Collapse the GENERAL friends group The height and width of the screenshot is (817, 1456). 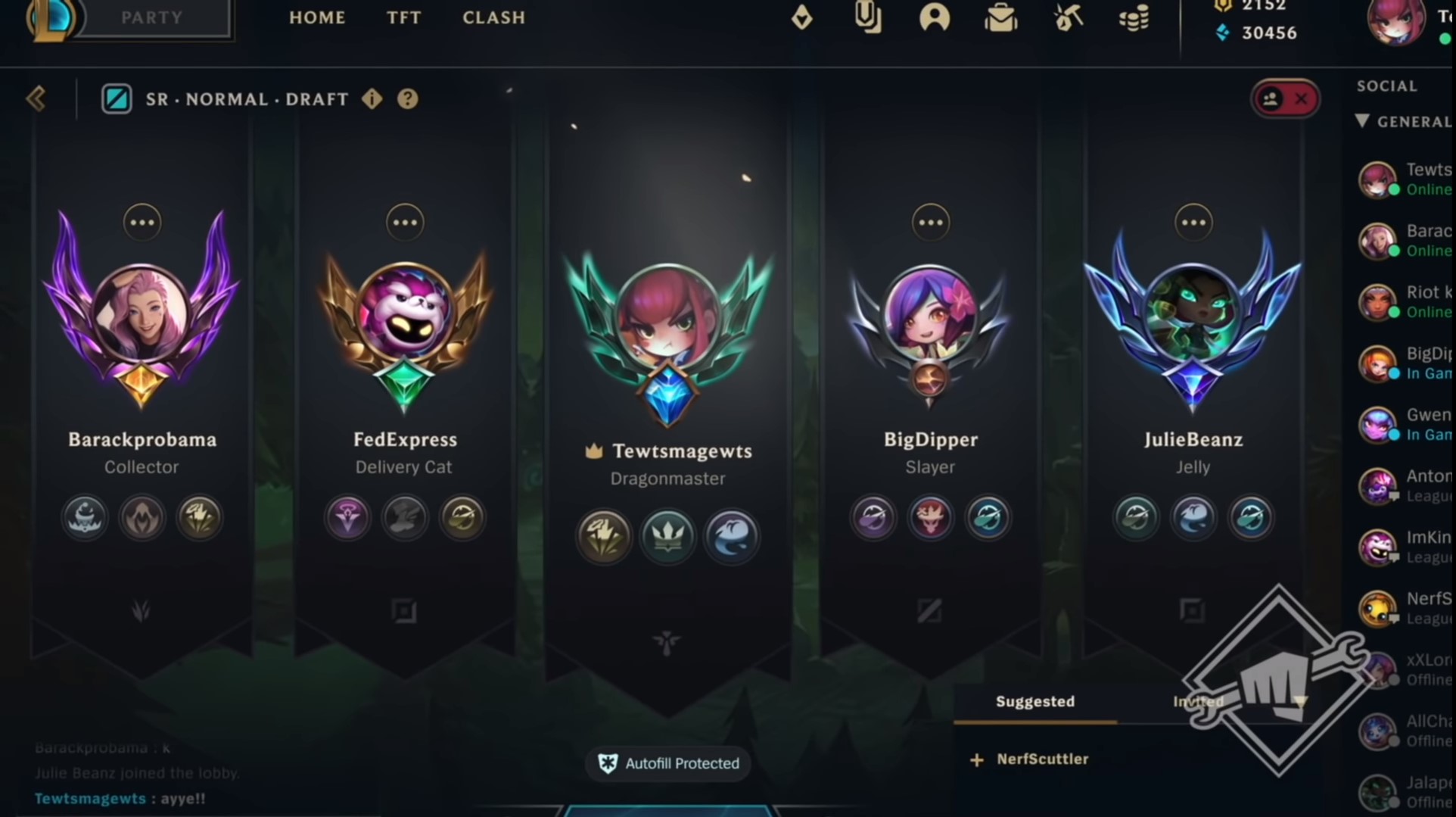1362,121
